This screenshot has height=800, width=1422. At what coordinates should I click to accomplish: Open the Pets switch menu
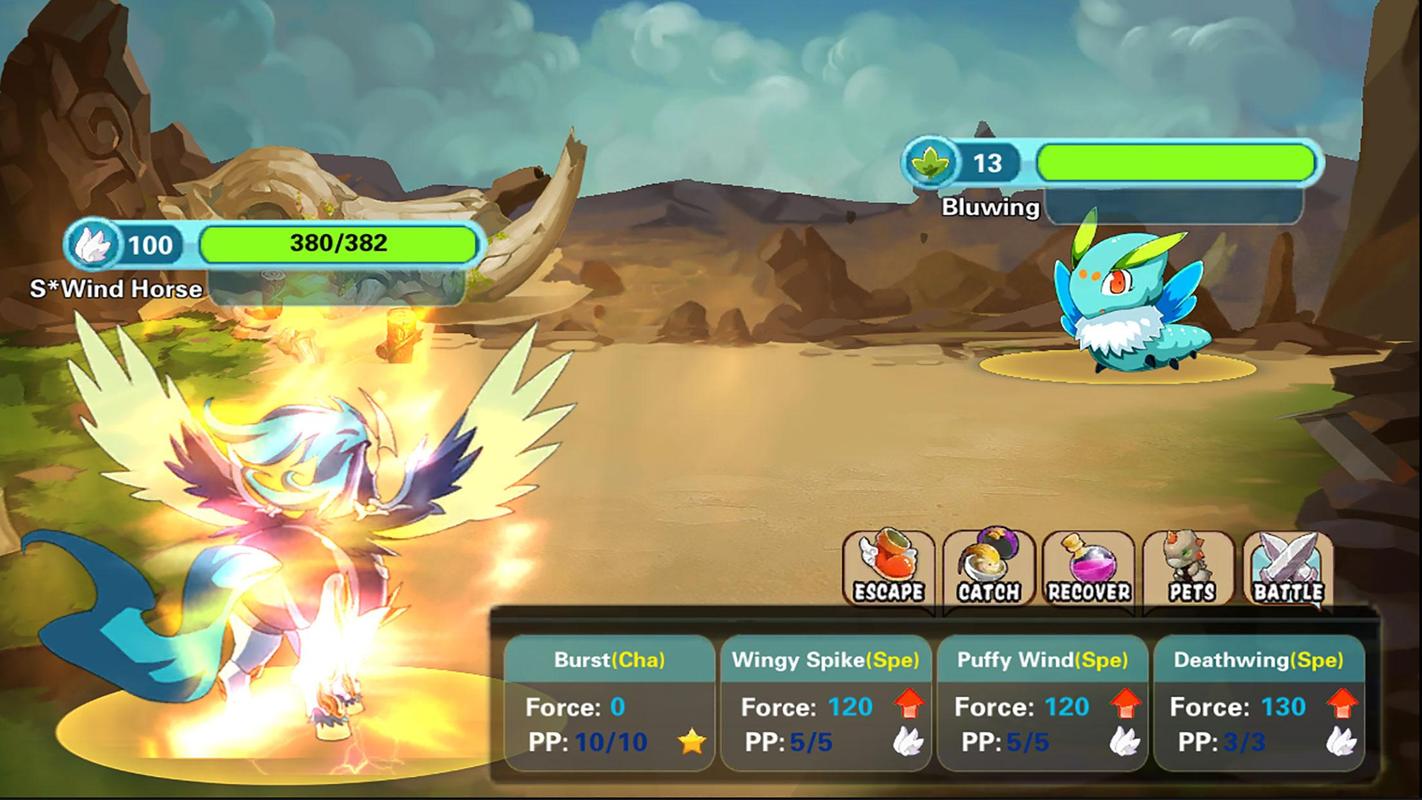(1188, 569)
